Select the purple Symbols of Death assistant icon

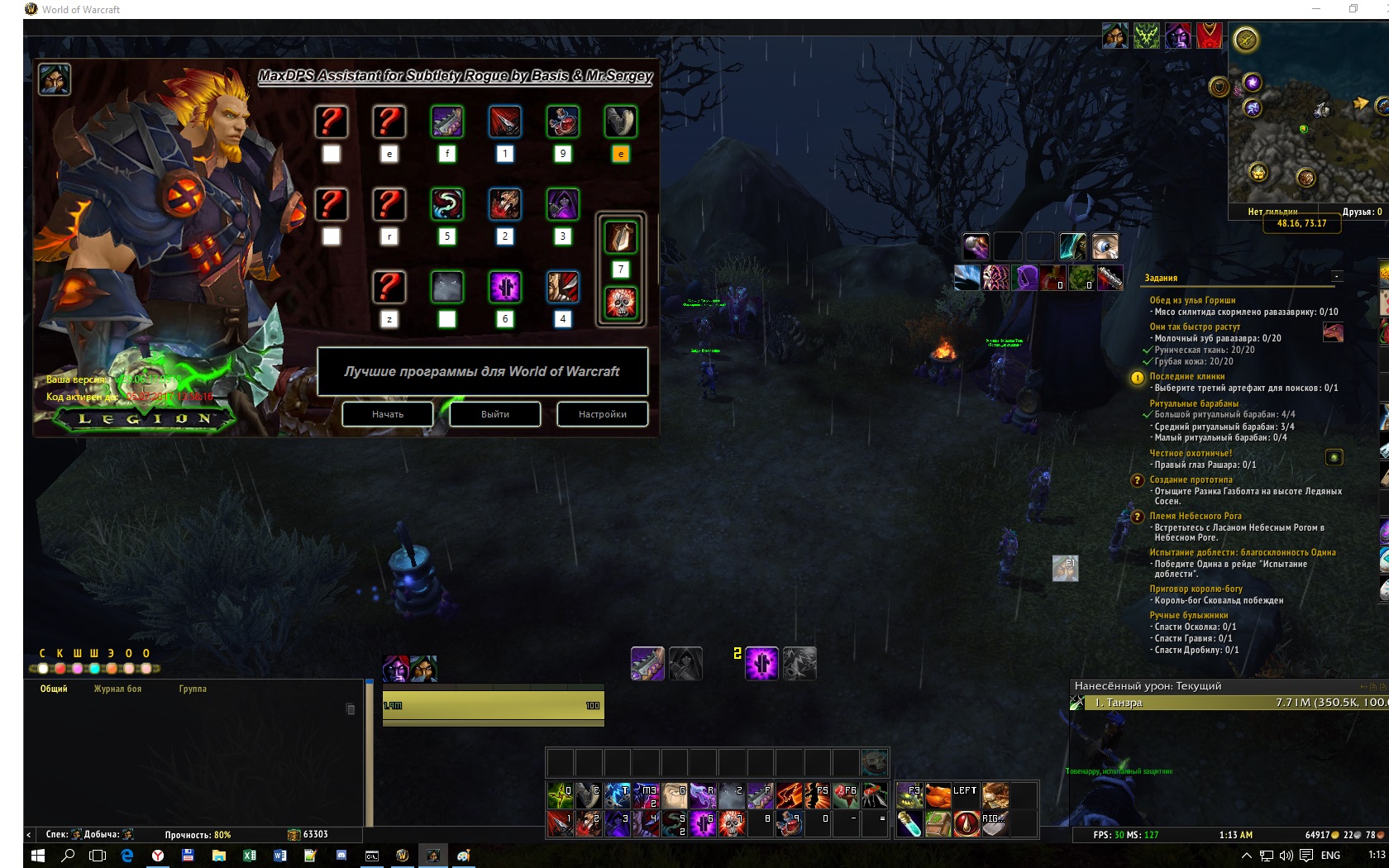505,288
